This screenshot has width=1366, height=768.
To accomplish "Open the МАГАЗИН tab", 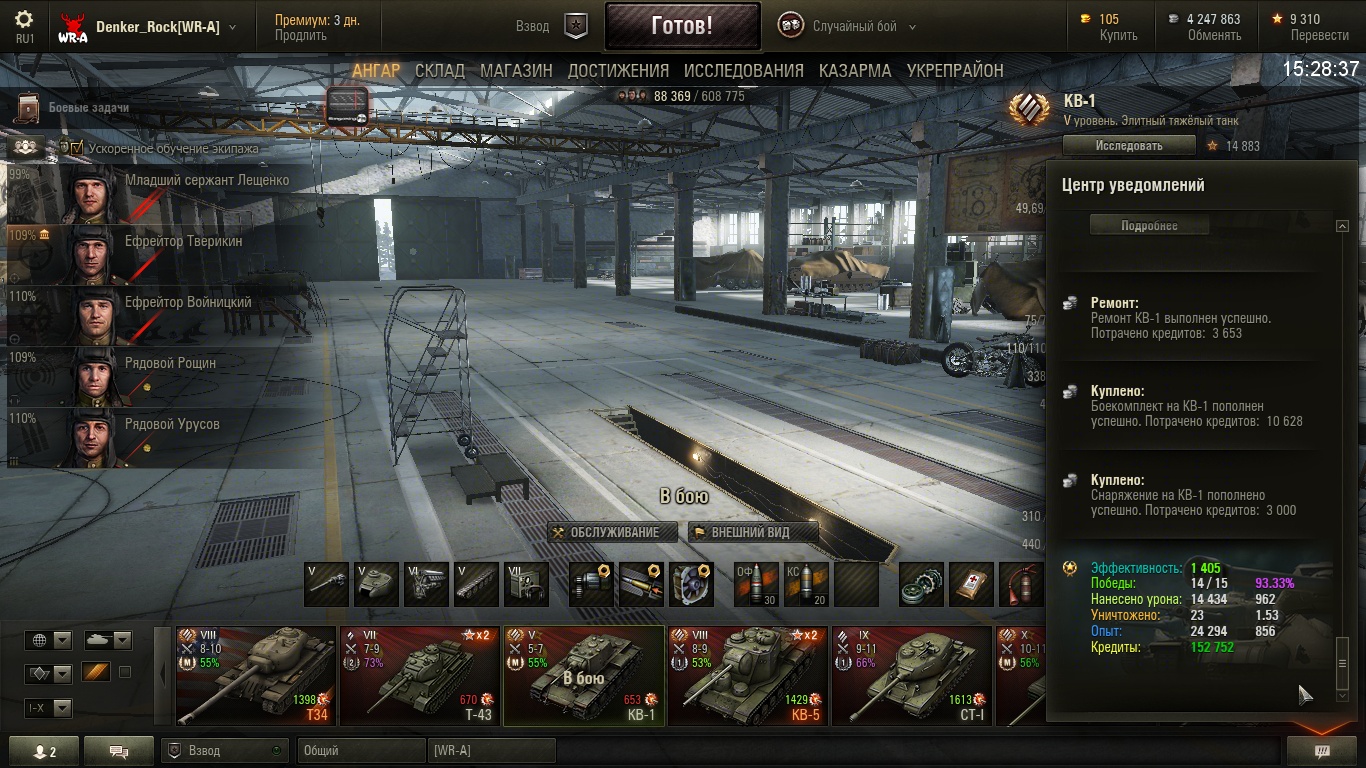I will coord(516,71).
